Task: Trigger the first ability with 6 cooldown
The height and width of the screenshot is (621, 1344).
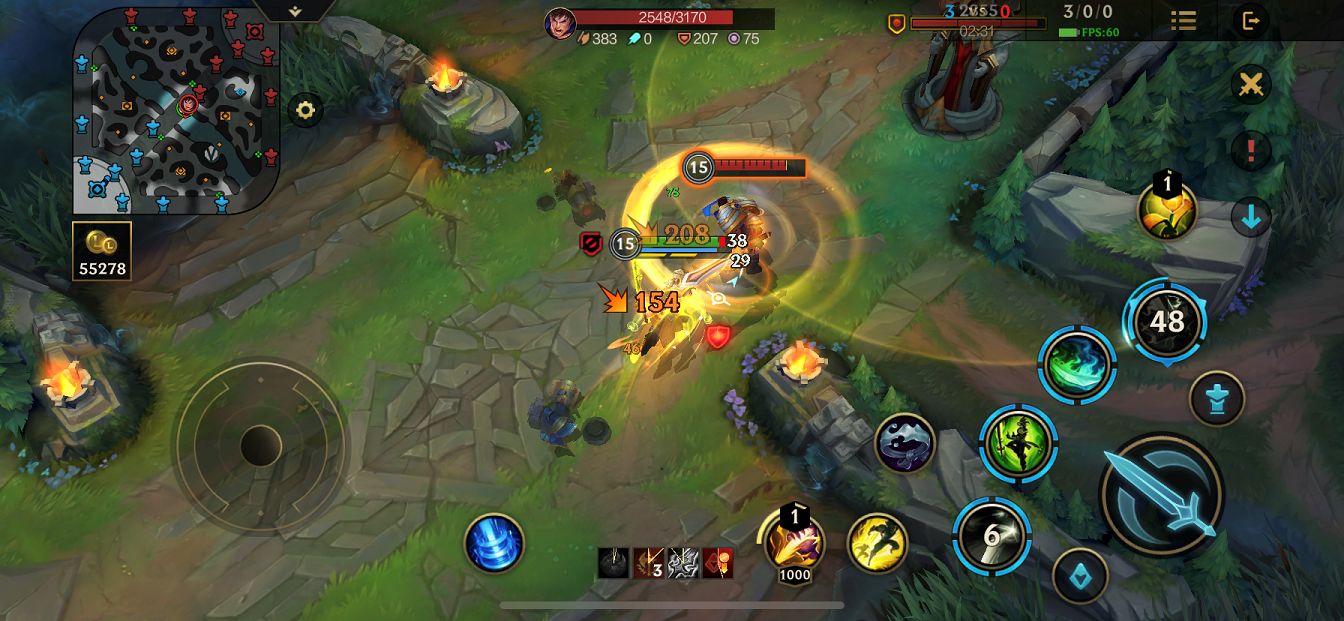Action: 991,535
